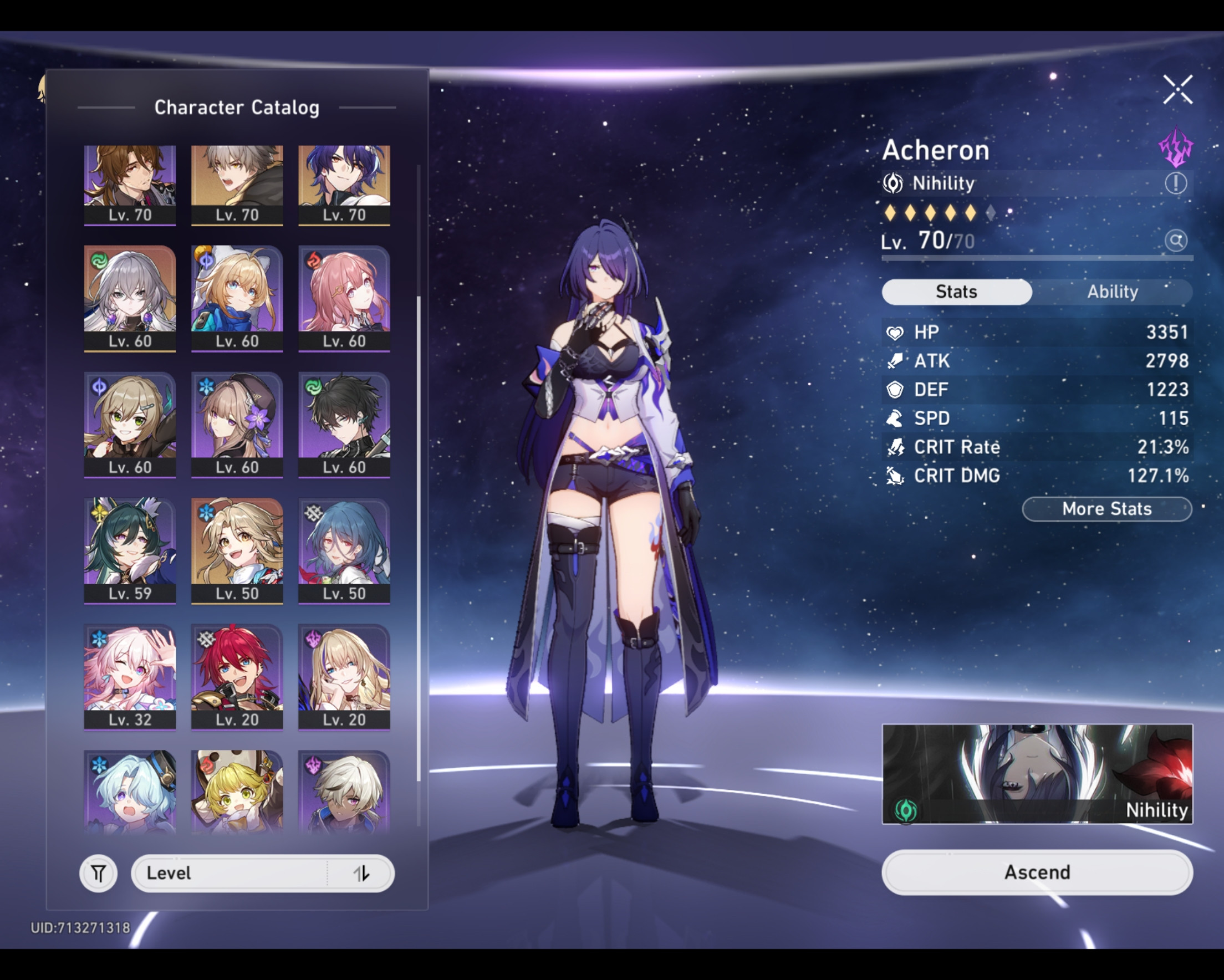1224x980 pixels.
Task: Open the More Stats panel
Action: tap(1106, 509)
